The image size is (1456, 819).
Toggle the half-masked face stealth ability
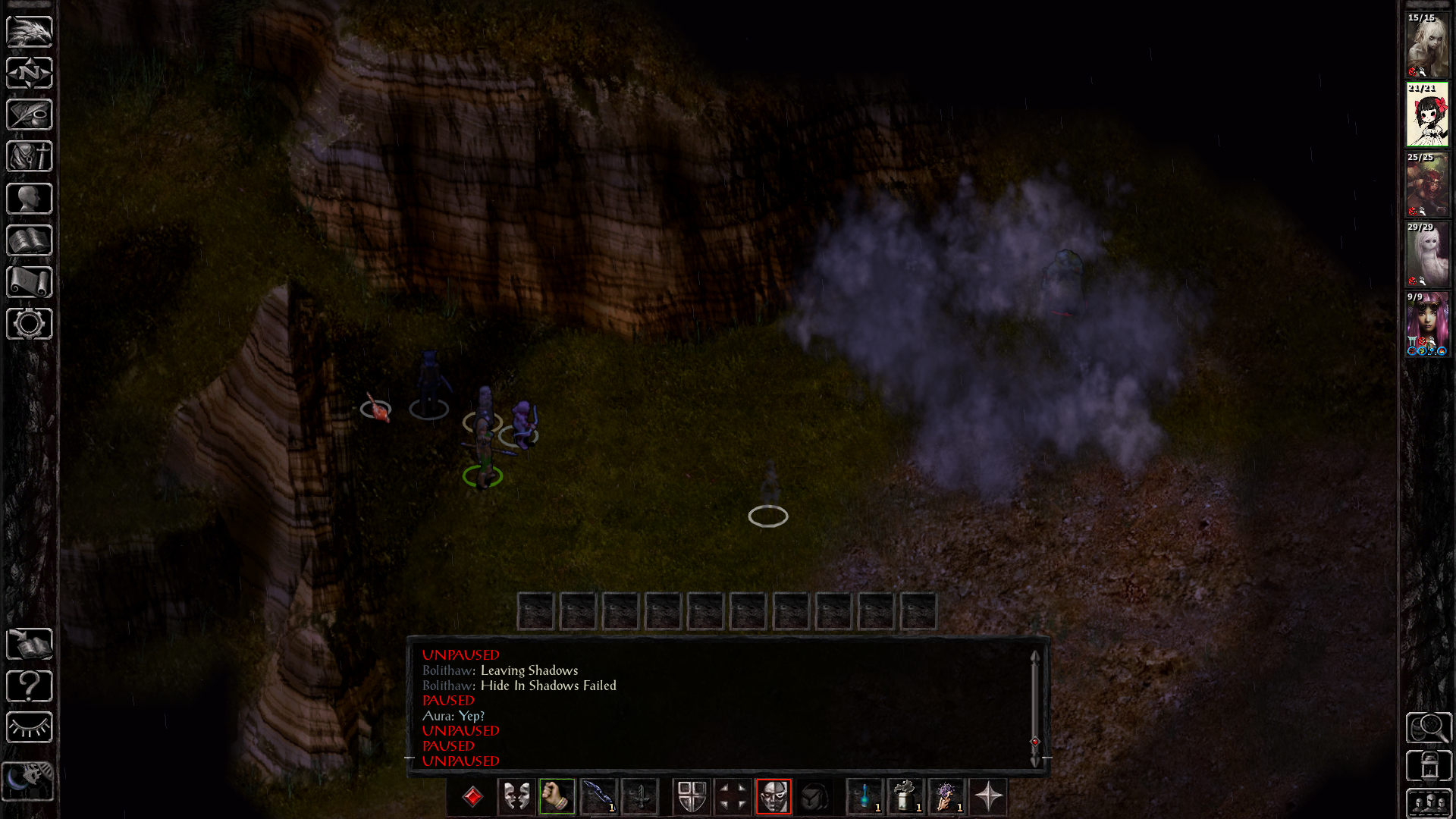click(773, 797)
